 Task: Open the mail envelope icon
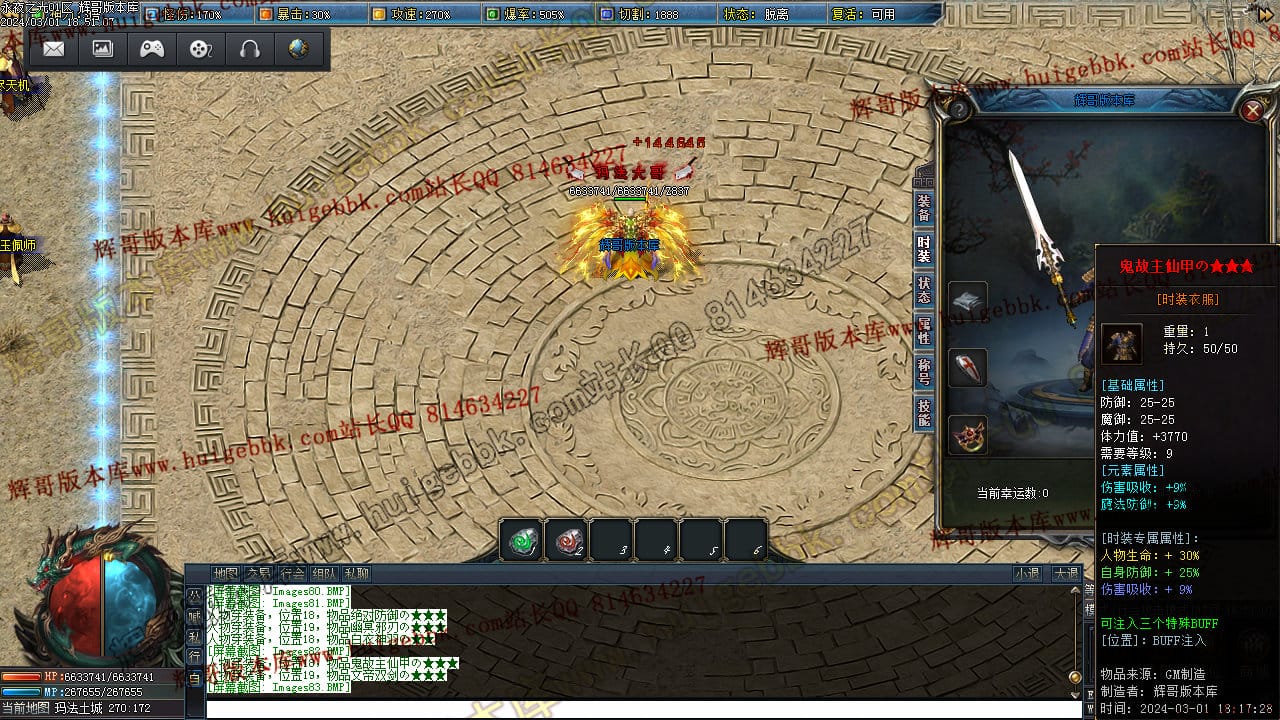(x=54, y=49)
